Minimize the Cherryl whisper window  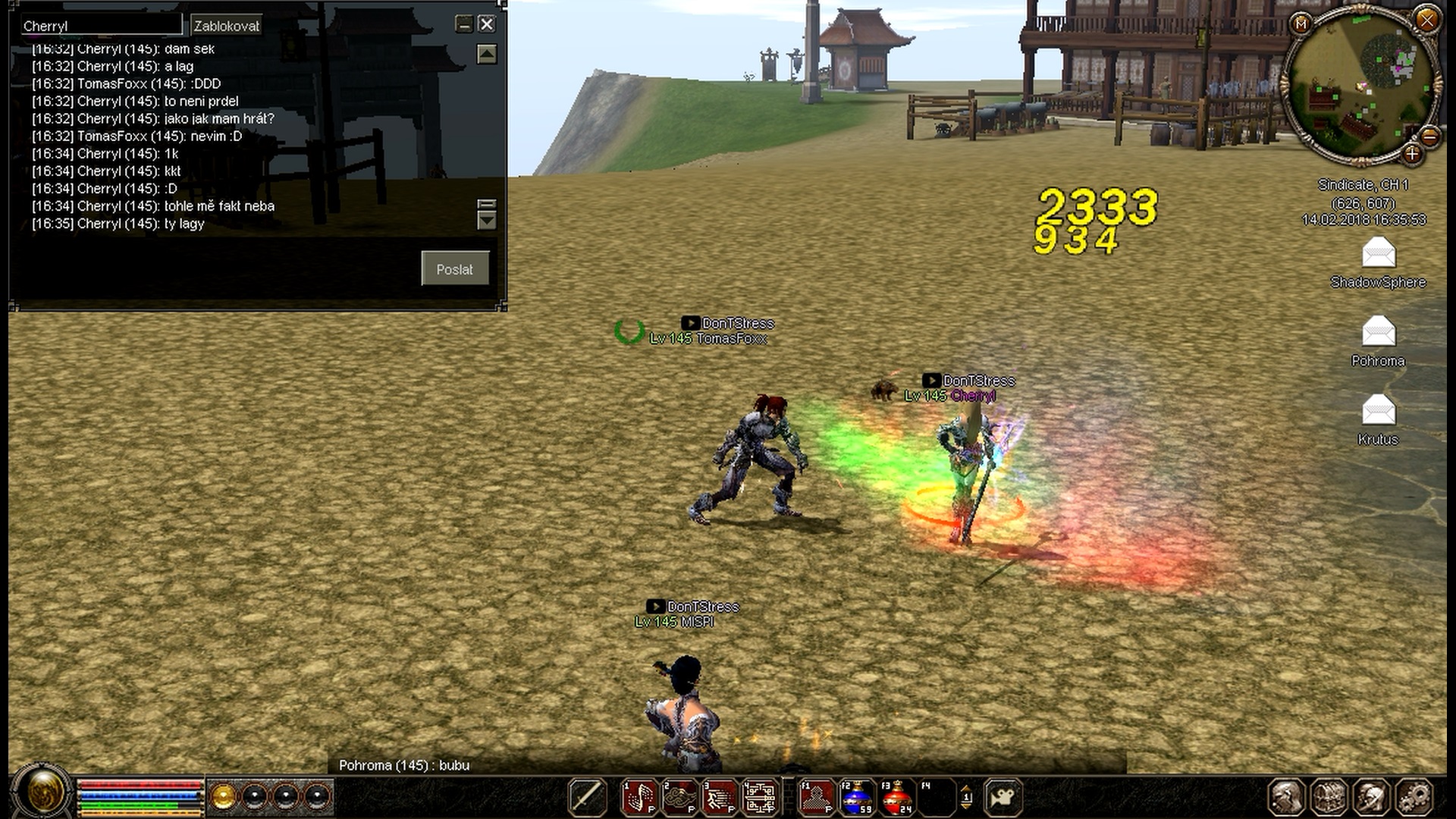pos(464,24)
